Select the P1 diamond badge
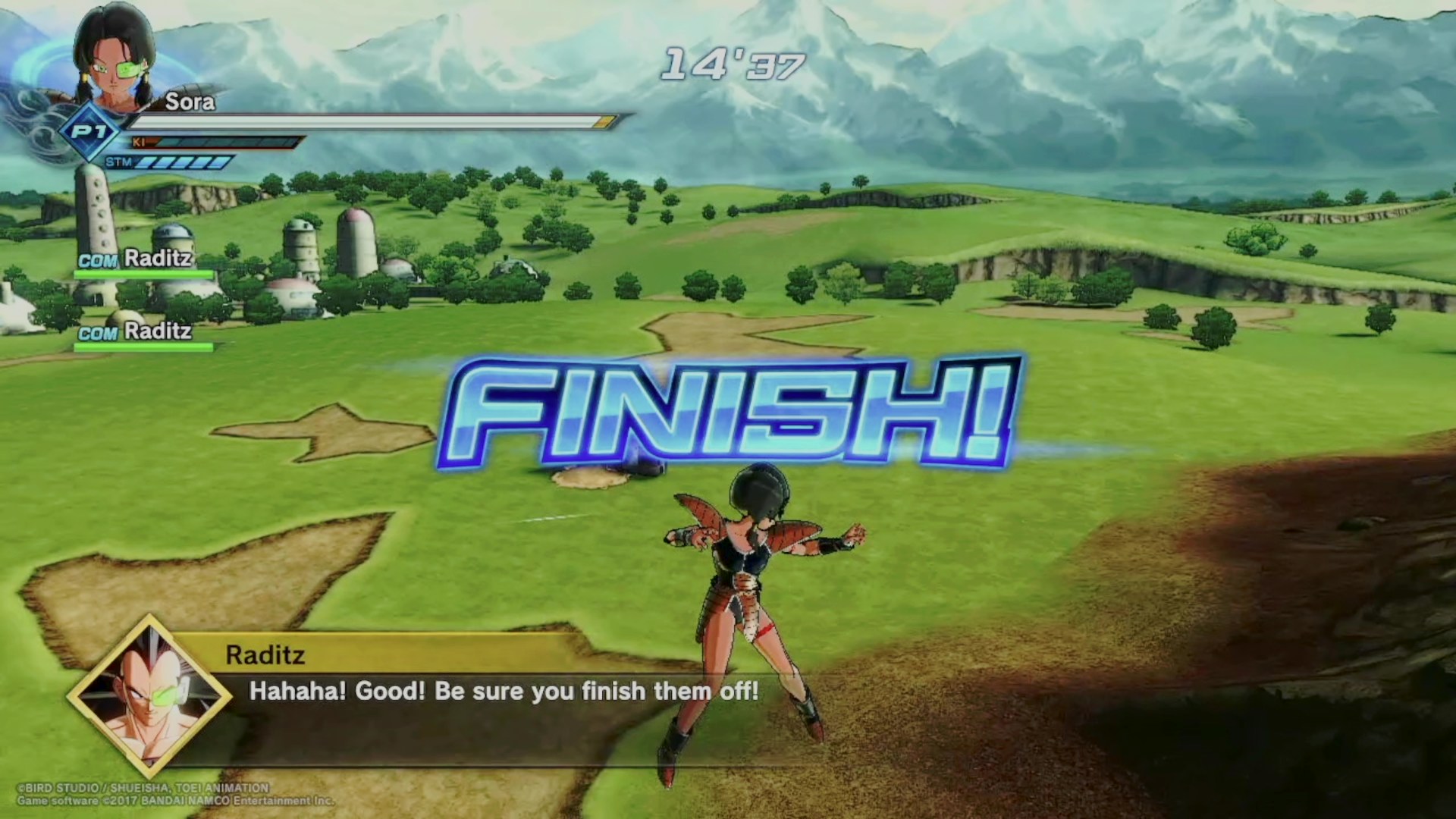Viewport: 1456px width, 819px height. (90, 132)
